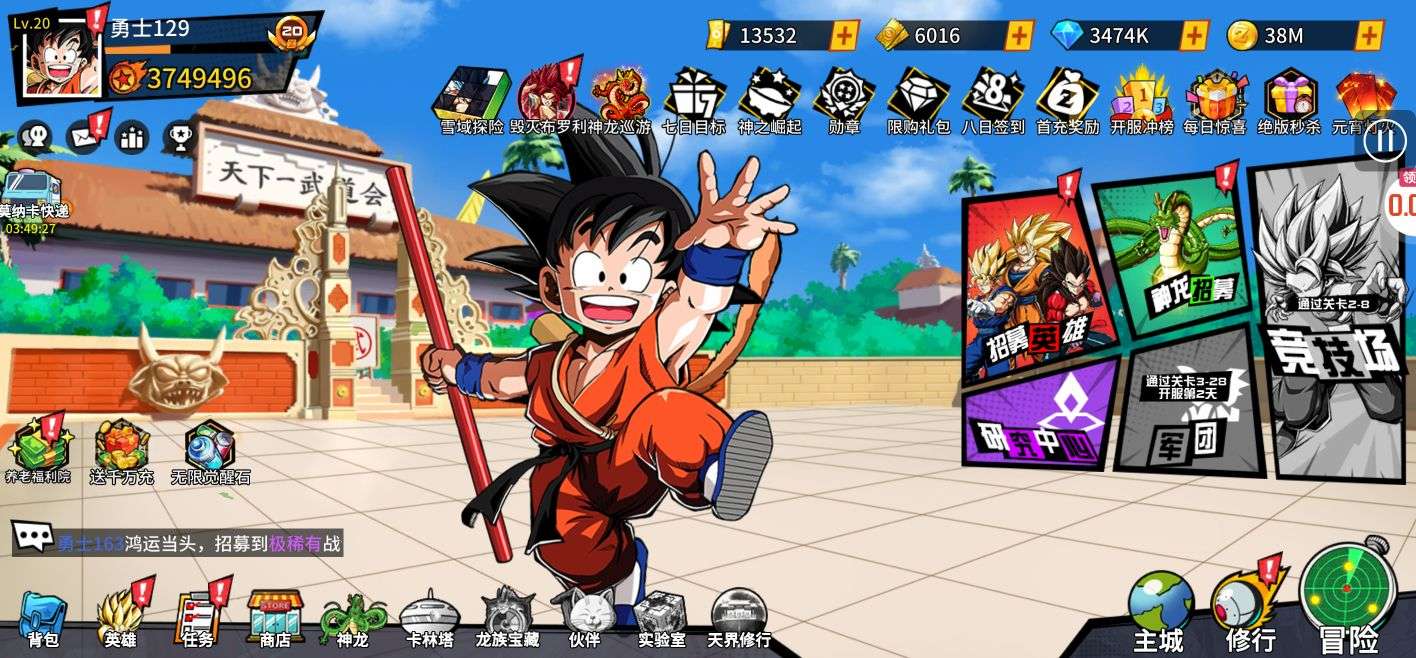1416x658 pixels.
Task: Switch to 主城 main city
Action: (1159, 610)
